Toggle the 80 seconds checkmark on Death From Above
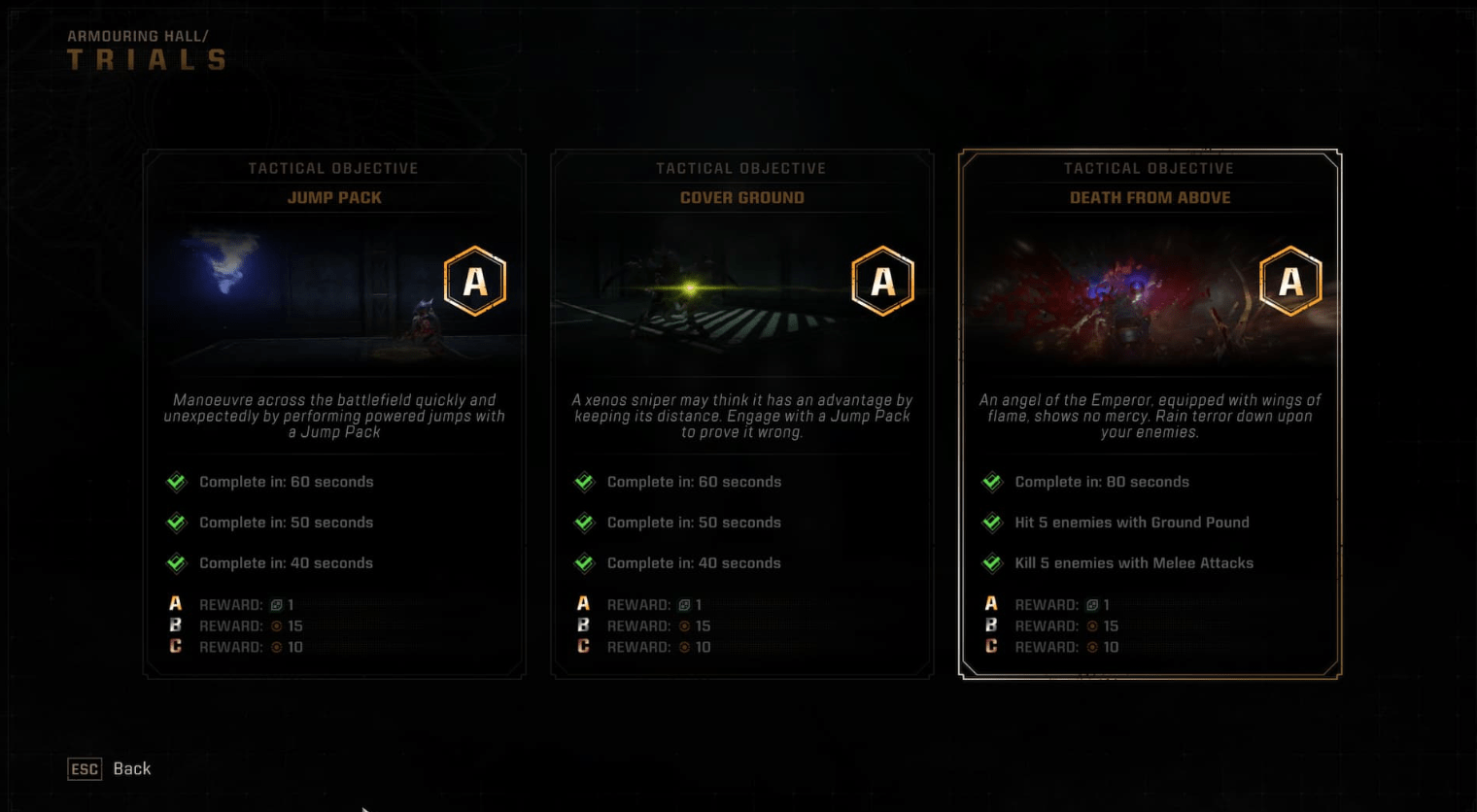The width and height of the screenshot is (1477, 812). [x=992, y=481]
